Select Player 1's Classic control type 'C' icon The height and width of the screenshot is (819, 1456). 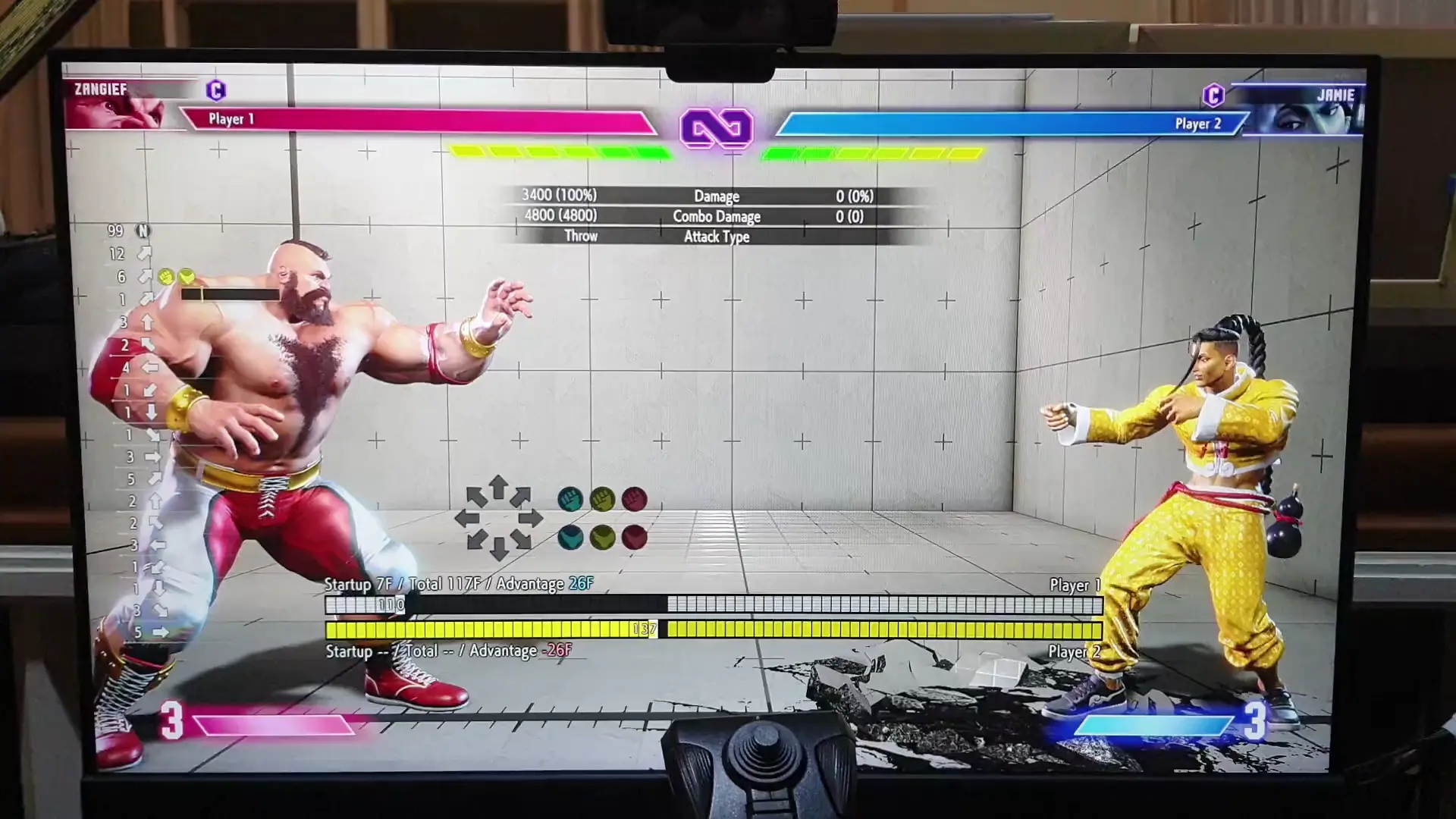coord(217,90)
